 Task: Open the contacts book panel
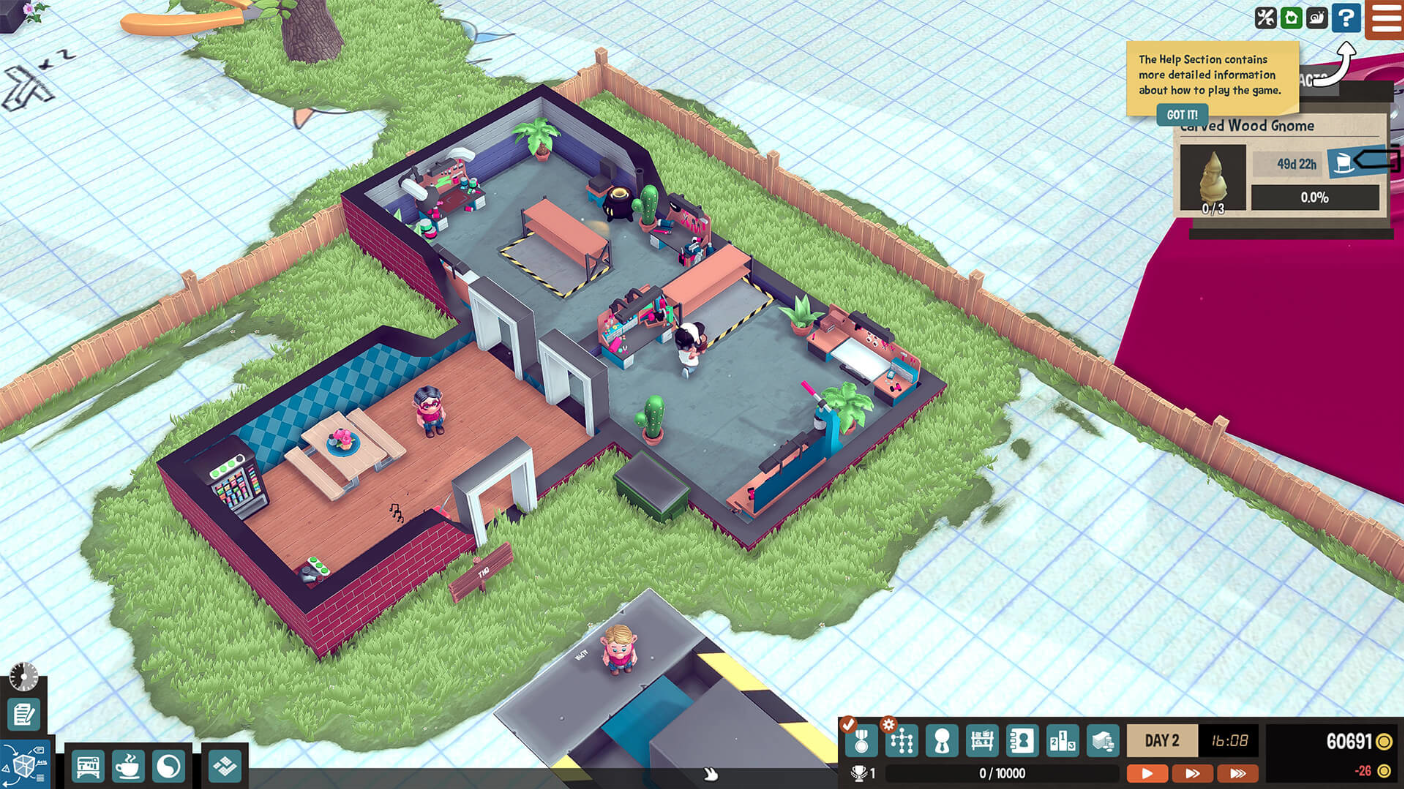click(1022, 740)
